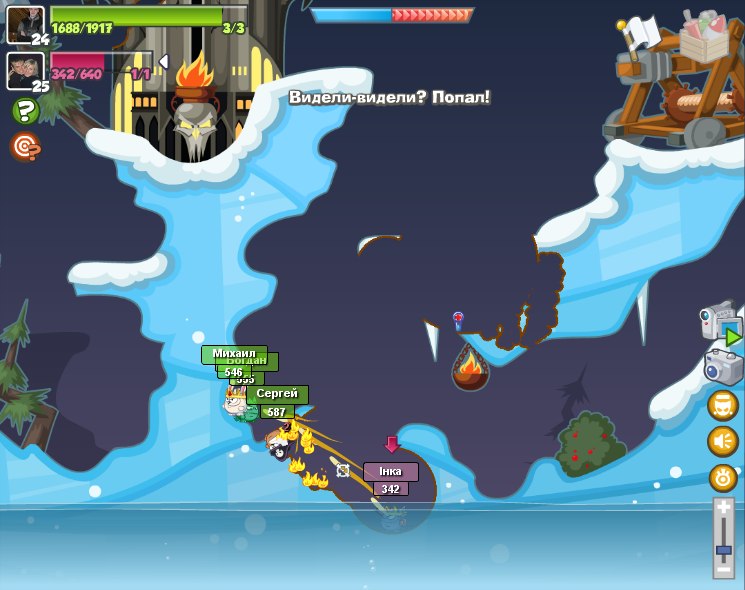Click the orange target hint button
The width and height of the screenshot is (745, 590).
(x=25, y=146)
